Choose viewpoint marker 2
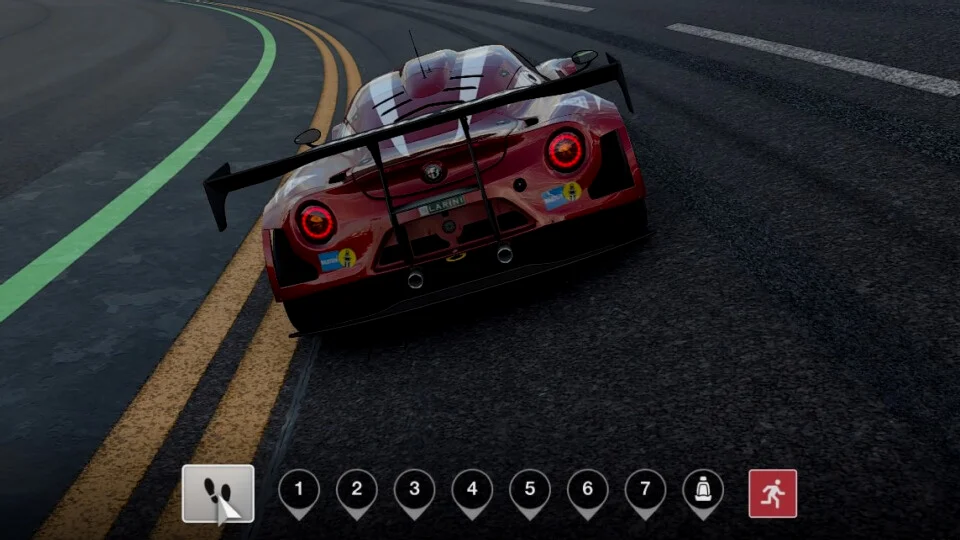 coord(357,490)
